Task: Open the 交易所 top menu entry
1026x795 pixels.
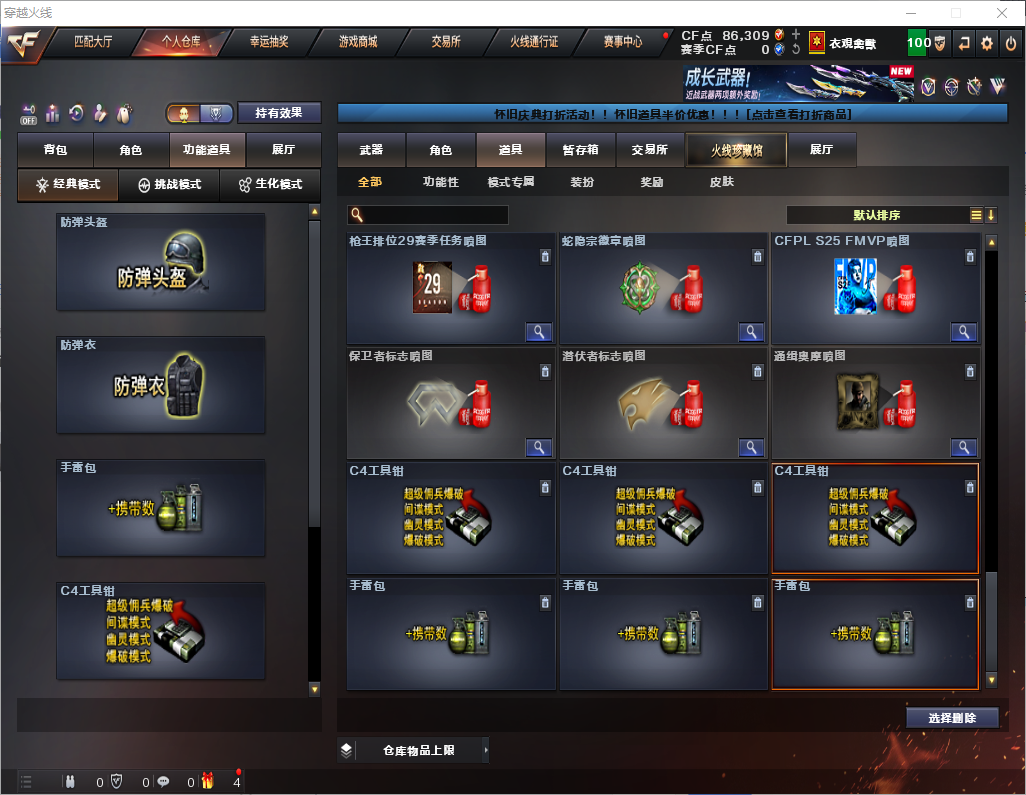Action: [446, 42]
